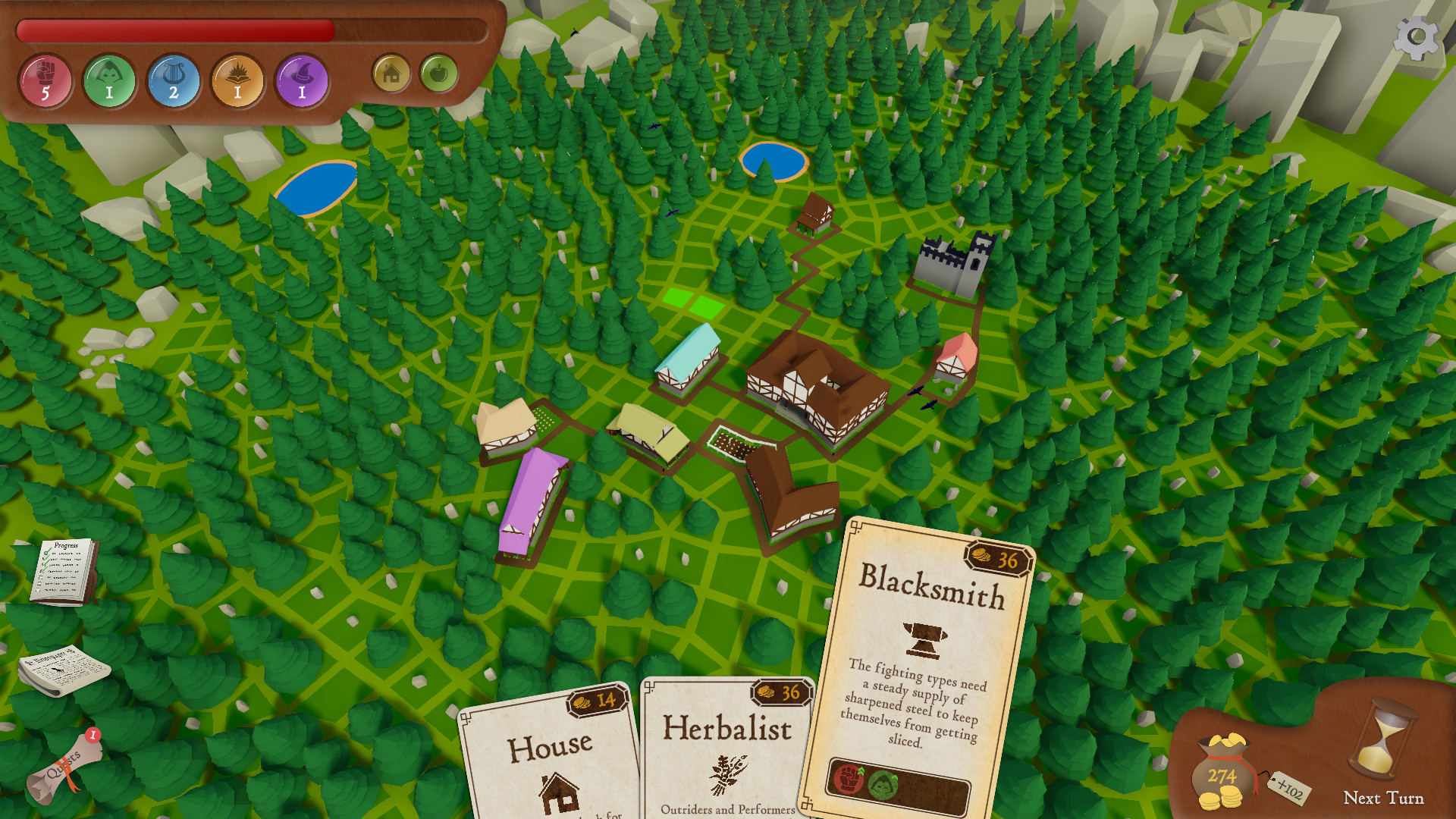1456x819 pixels.
Task: Open the Progress book
Action: pos(65,572)
